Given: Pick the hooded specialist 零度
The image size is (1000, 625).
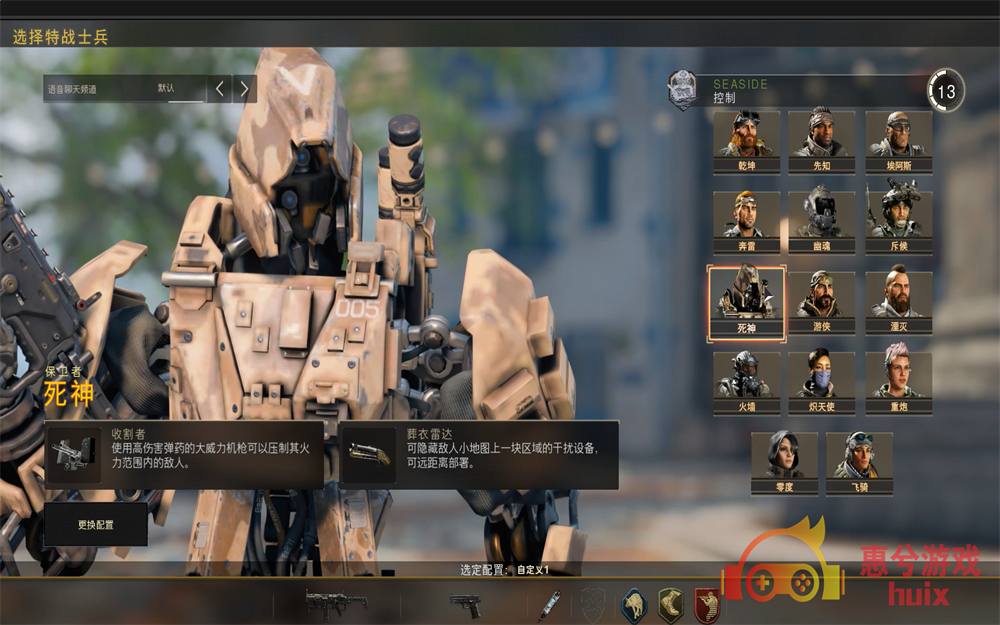Looking at the screenshot, I should pos(784,462).
